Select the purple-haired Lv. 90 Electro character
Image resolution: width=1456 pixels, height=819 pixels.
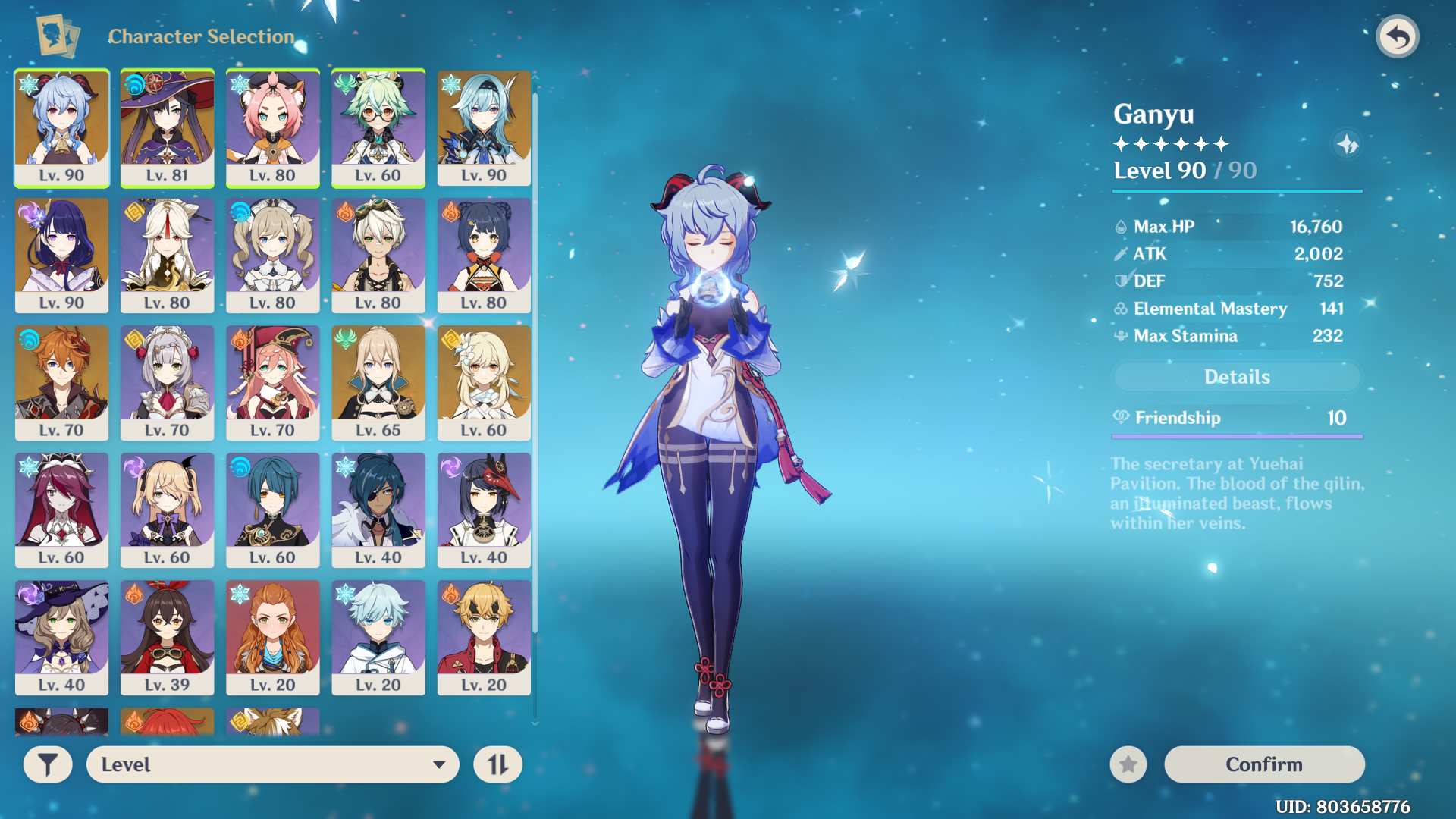pos(62,255)
